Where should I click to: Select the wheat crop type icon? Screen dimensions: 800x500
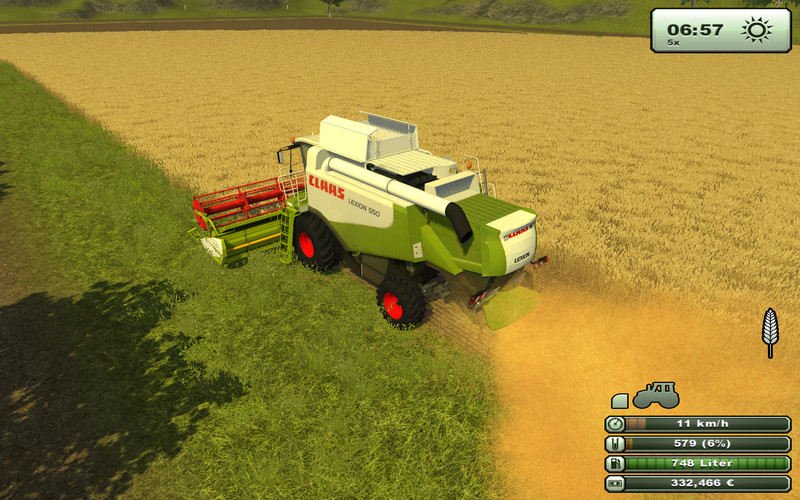coord(770,331)
